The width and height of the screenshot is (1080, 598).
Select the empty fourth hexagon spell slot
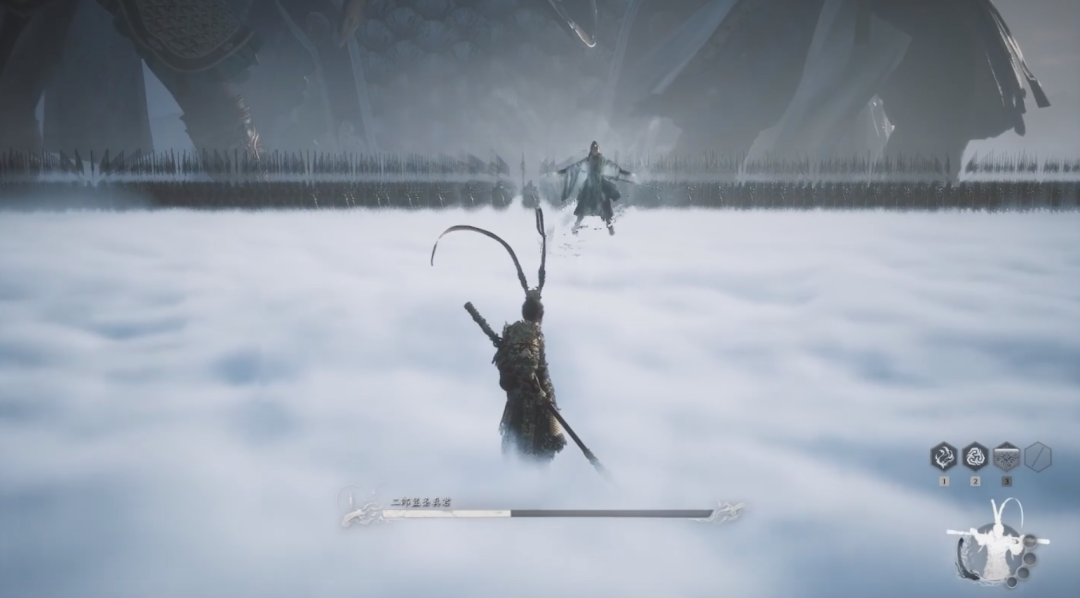click(1037, 457)
